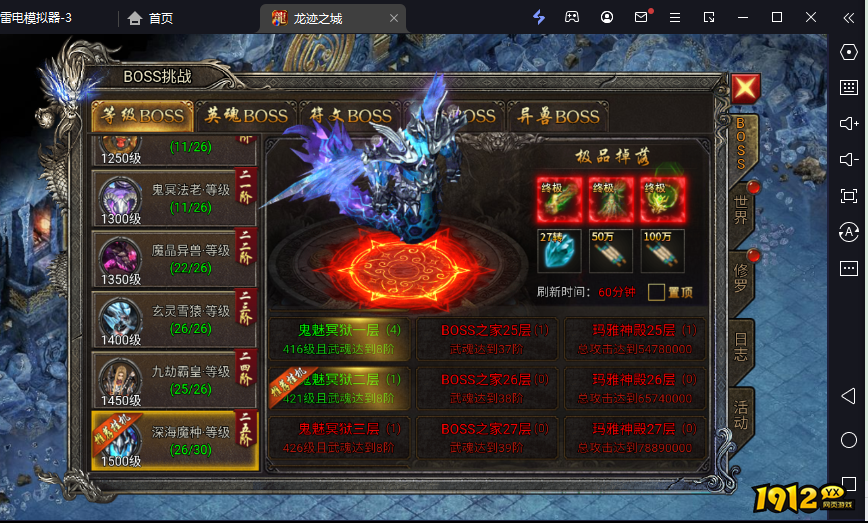Switch to the 首页 emulator tab

(150, 18)
